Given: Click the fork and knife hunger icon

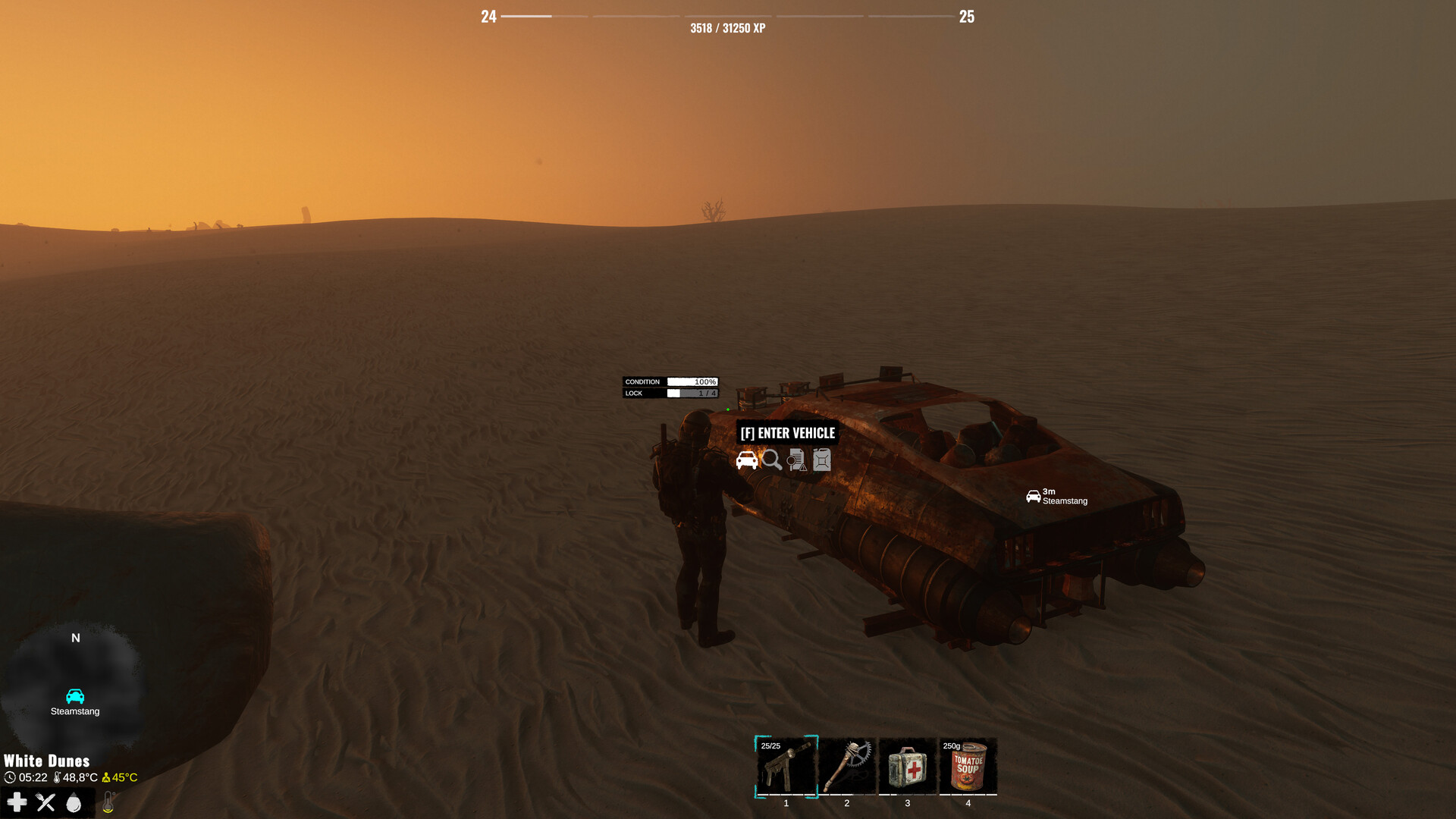Looking at the screenshot, I should pos(45,802).
